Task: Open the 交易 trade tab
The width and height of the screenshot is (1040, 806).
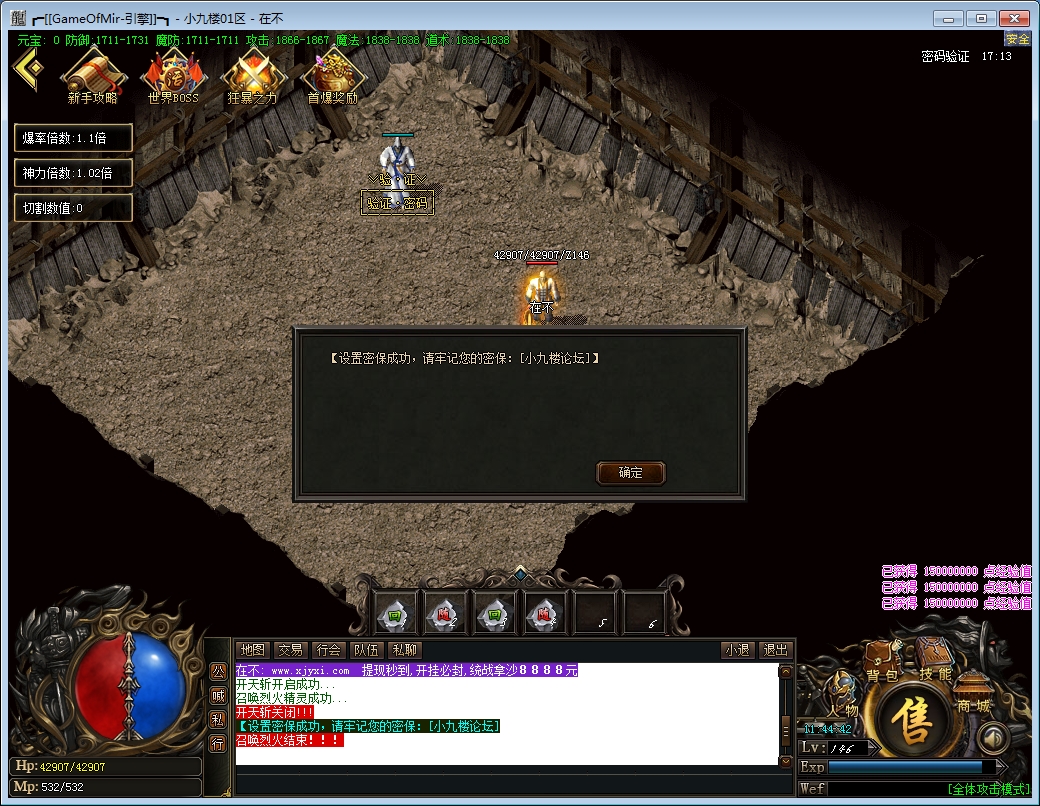Action: [x=290, y=650]
